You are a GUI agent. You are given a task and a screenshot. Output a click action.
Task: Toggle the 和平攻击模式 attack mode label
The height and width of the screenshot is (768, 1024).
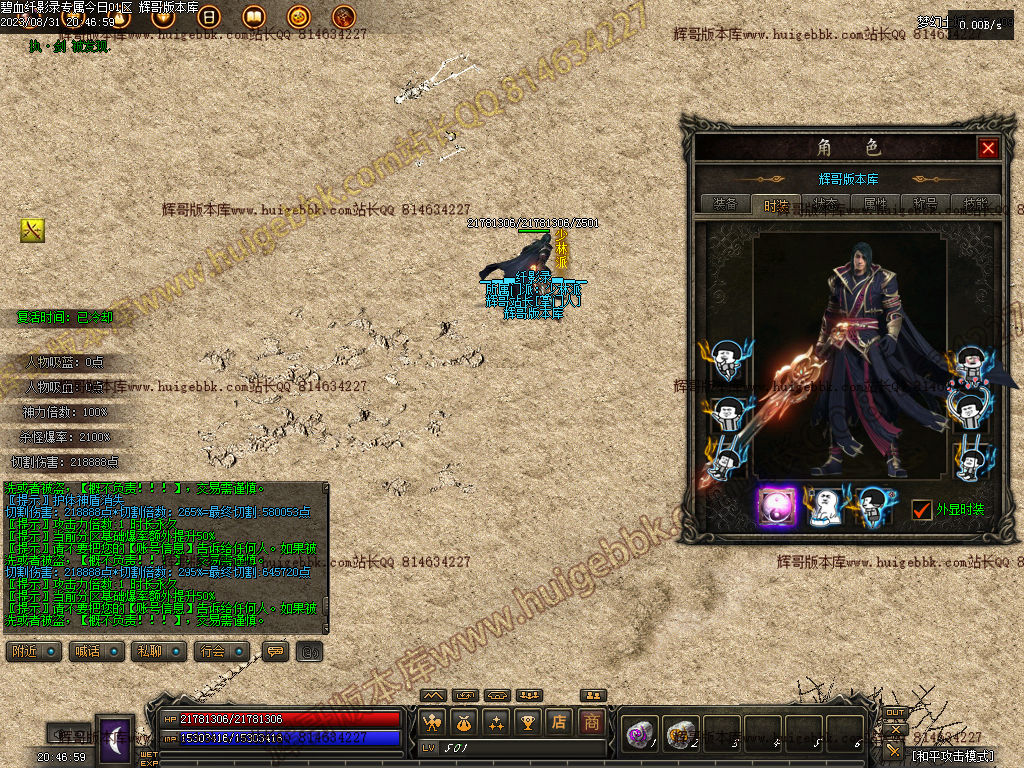coord(952,755)
